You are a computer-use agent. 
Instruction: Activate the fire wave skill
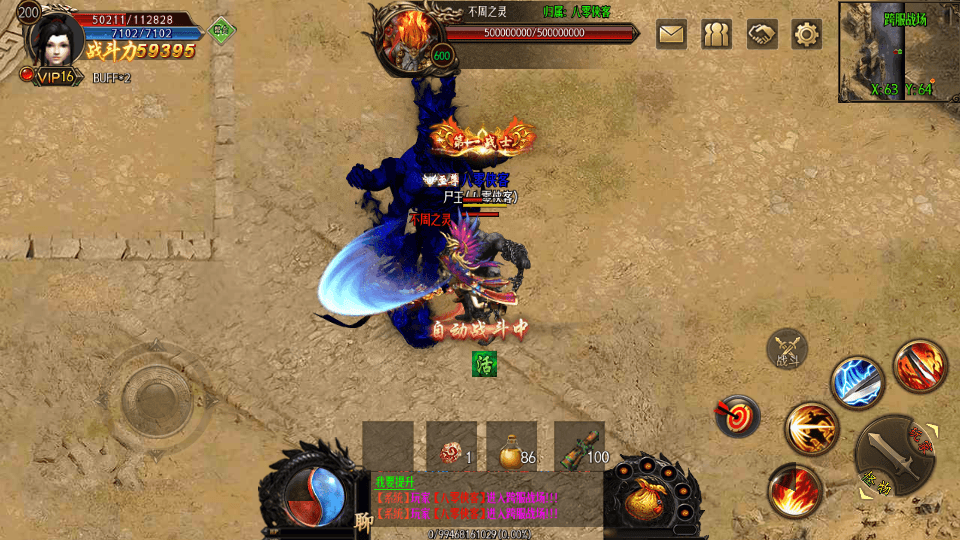795,491
